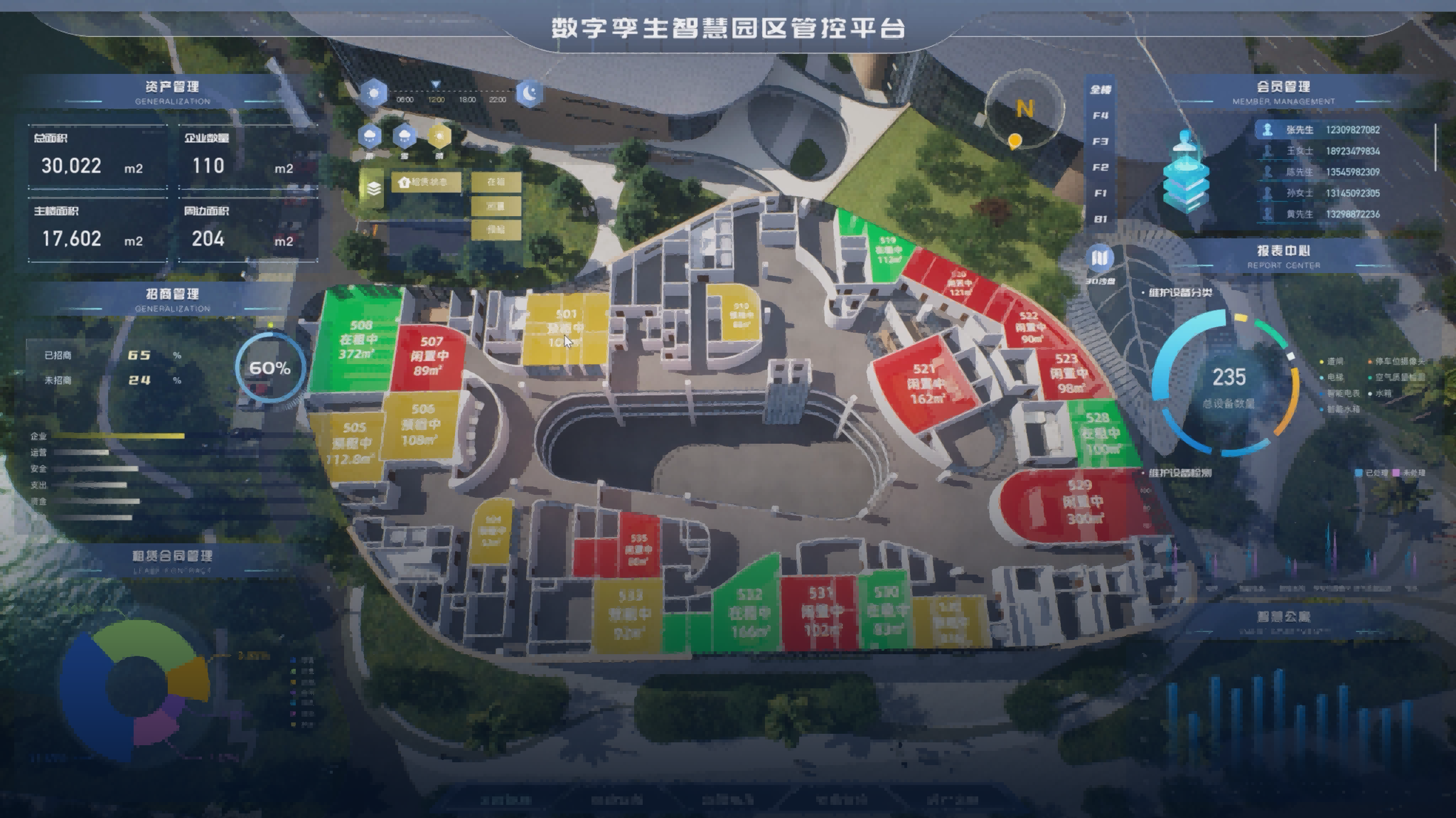Select the yellow sunny weather hexagon
Viewport: 1456px width, 818px height.
click(439, 136)
